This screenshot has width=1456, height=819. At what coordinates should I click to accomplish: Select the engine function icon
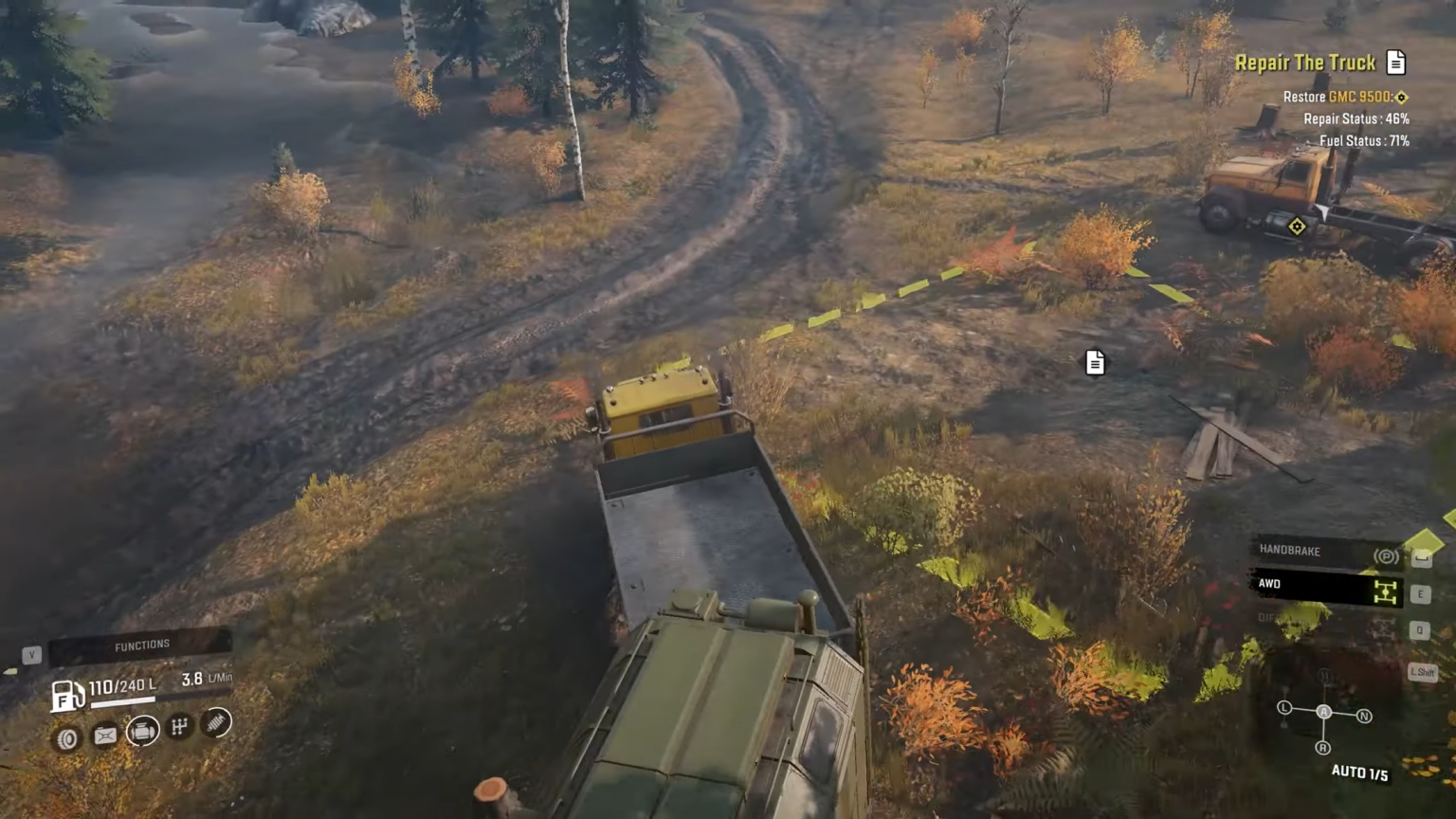[x=142, y=732]
